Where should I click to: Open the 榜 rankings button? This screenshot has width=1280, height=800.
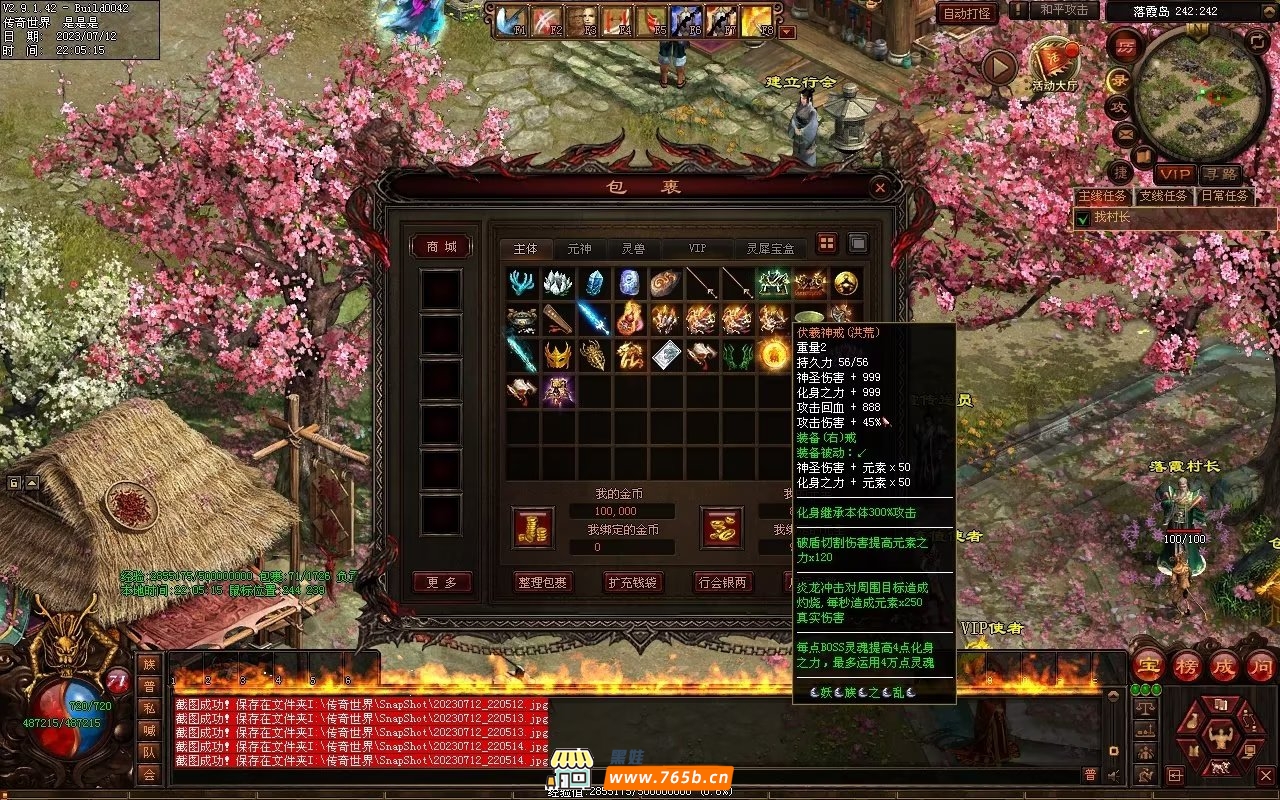click(1187, 666)
